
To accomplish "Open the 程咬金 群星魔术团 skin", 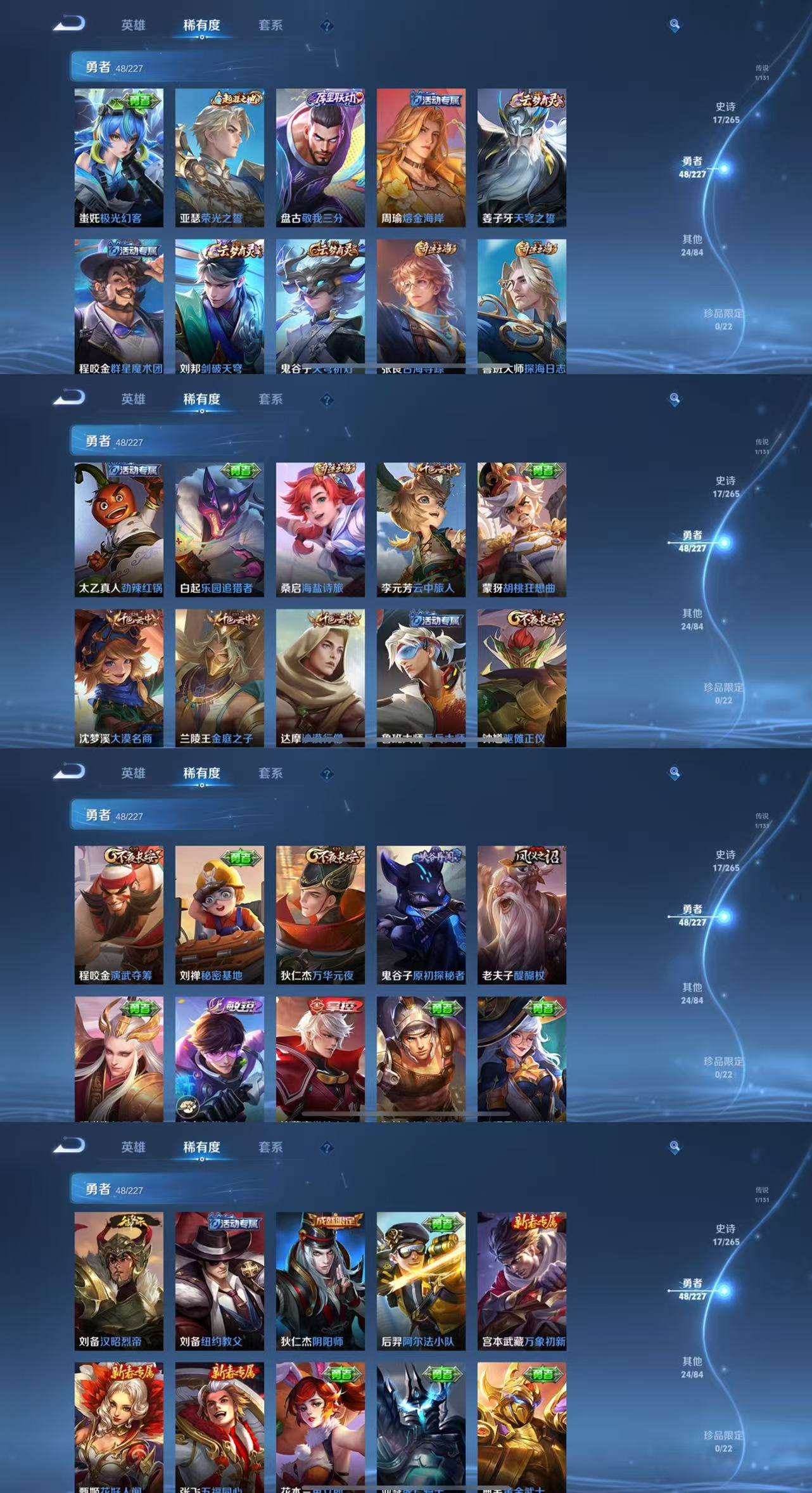I will coord(118,306).
